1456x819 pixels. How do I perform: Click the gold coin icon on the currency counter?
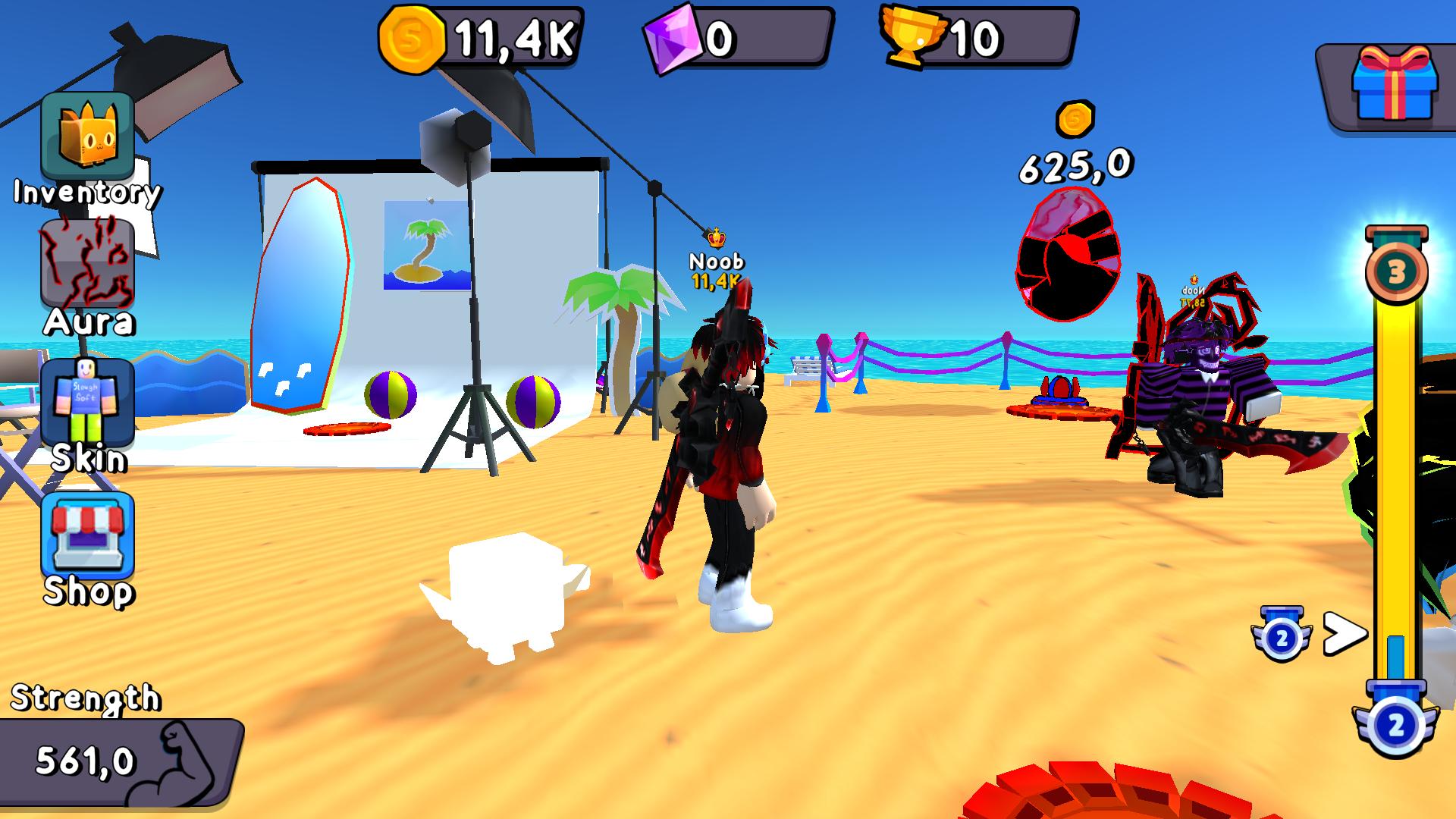coord(412,36)
